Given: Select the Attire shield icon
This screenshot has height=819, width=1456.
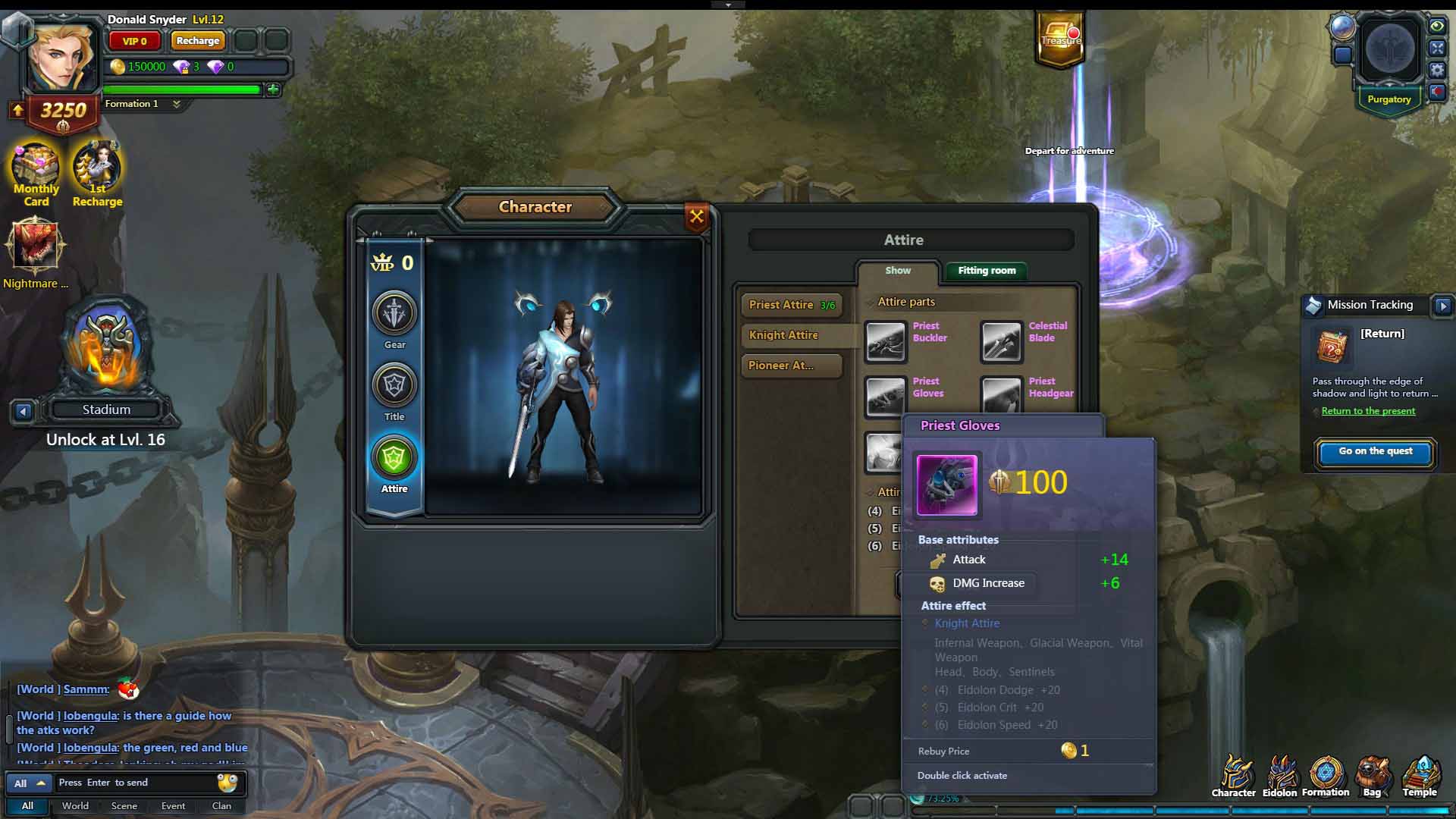Looking at the screenshot, I should tap(394, 458).
